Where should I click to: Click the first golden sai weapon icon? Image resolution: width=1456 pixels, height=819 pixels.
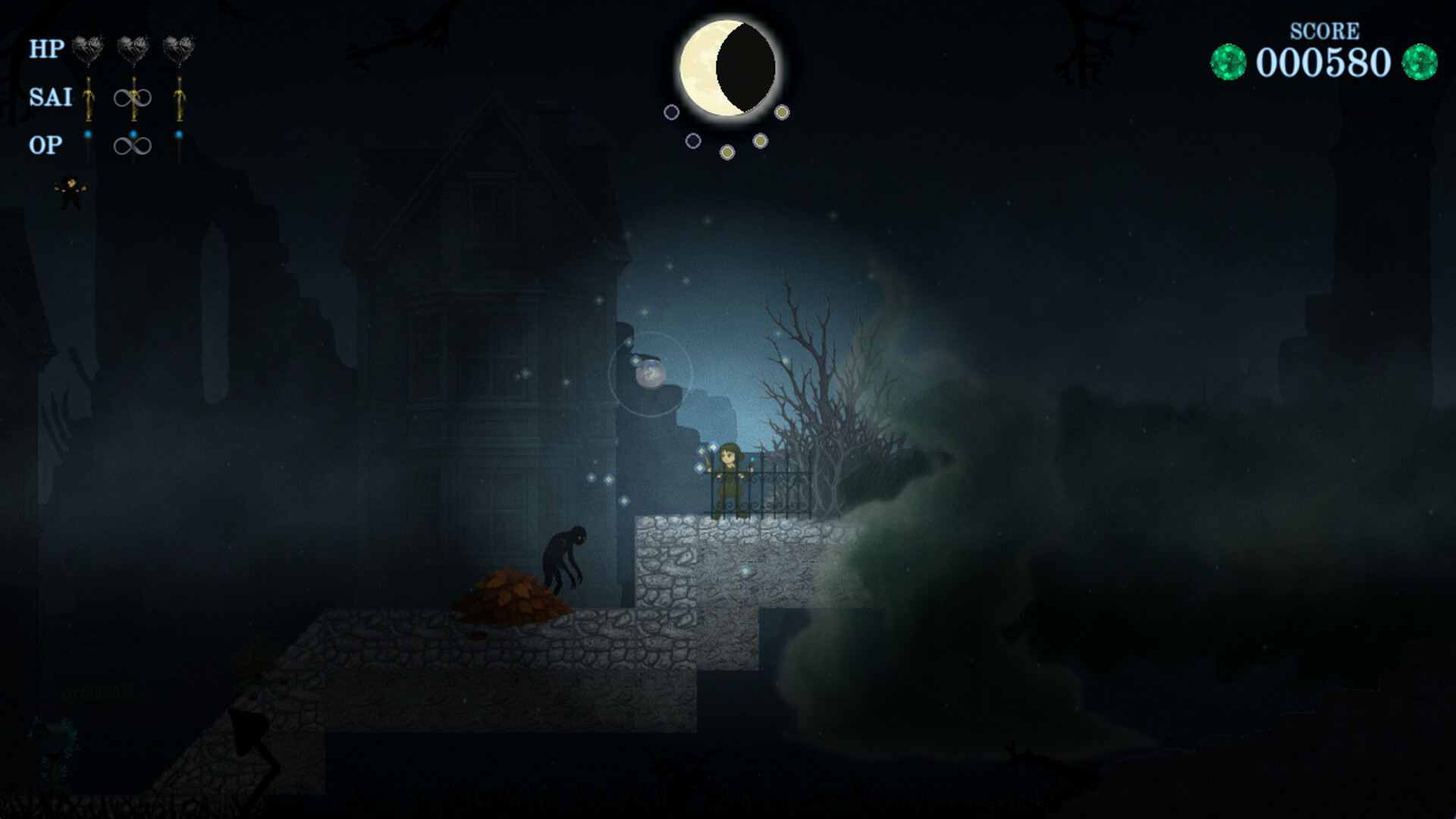pos(89,100)
